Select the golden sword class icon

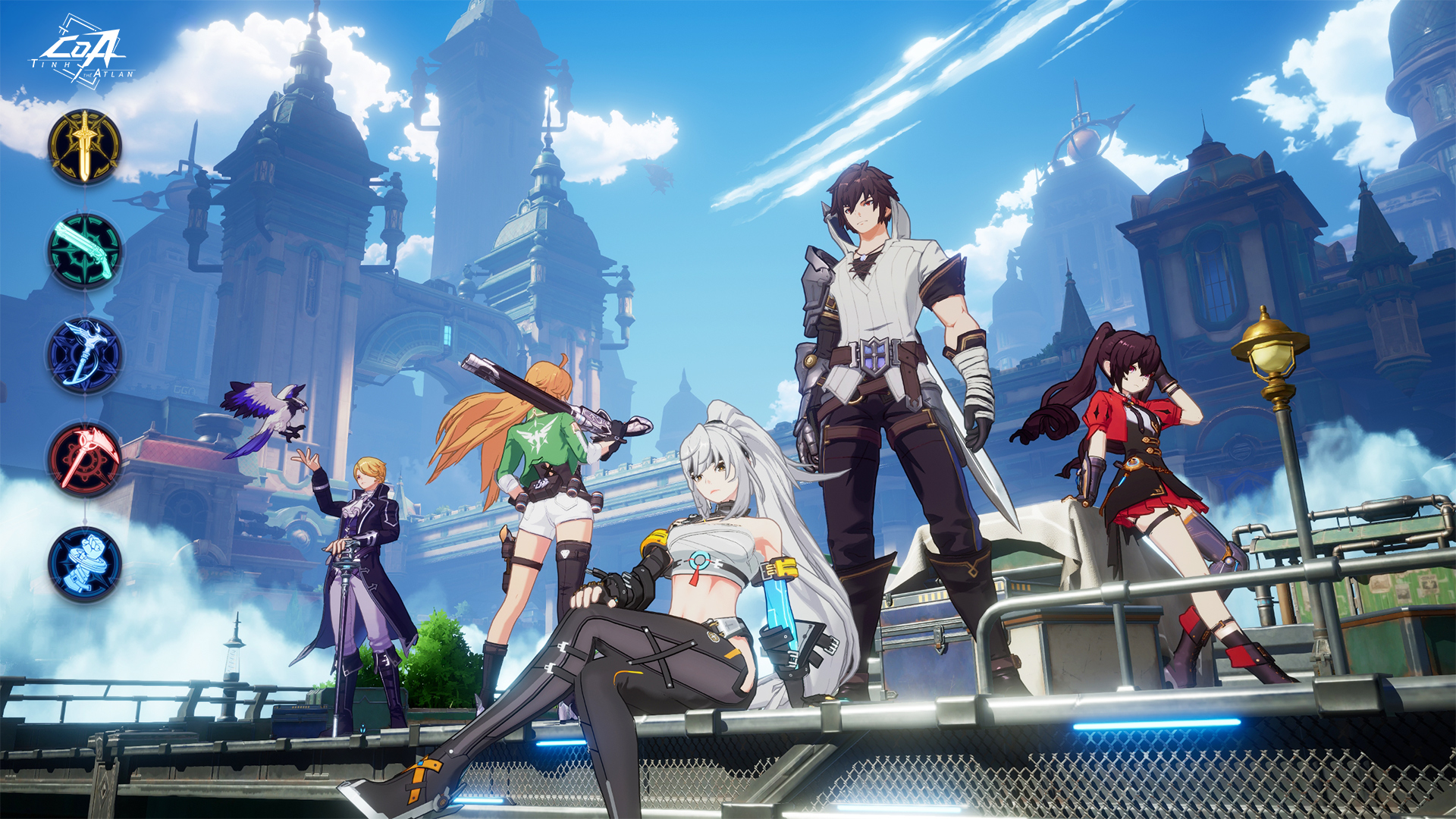tap(84, 146)
